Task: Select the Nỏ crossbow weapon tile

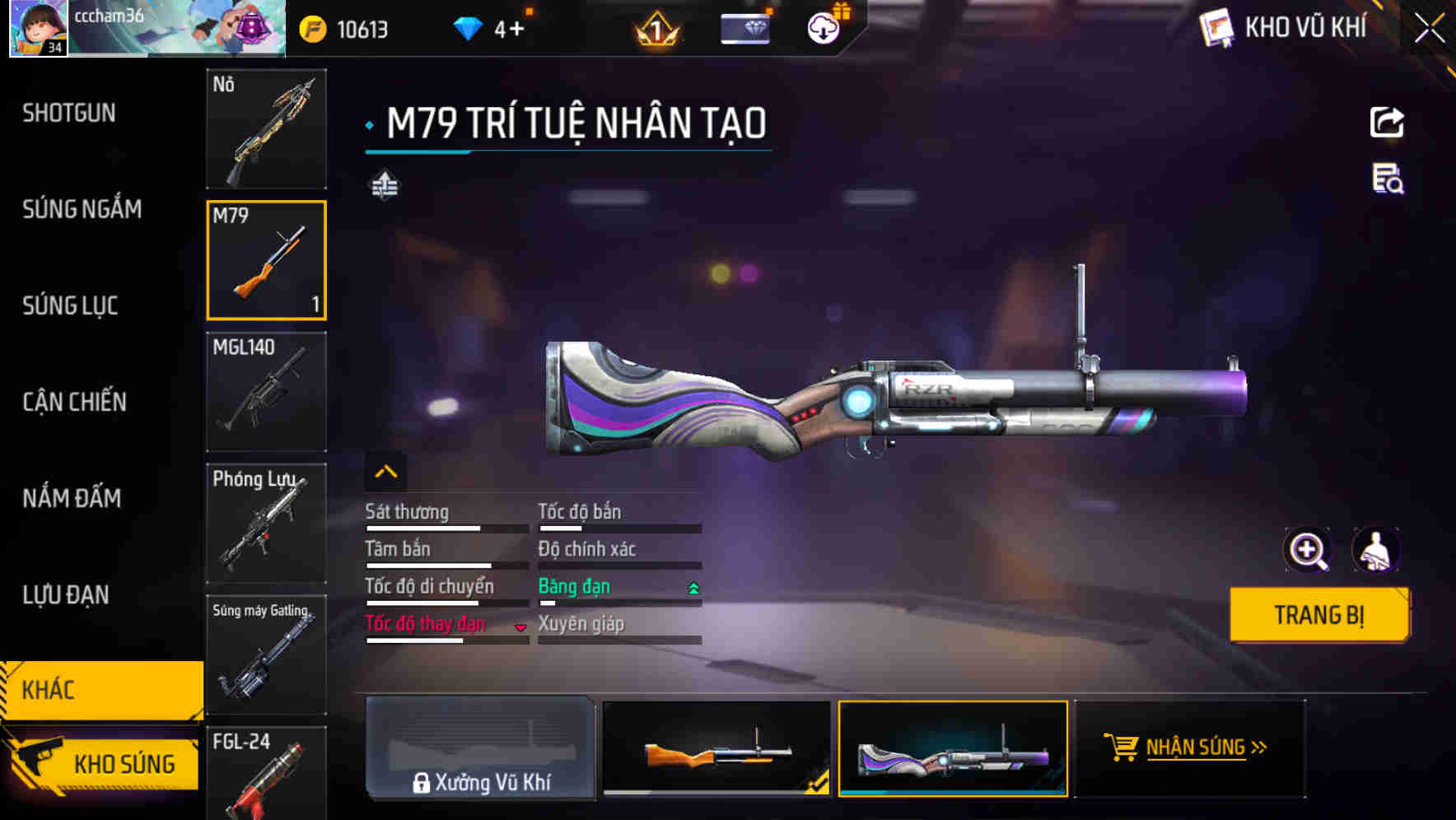Action: tap(266, 129)
